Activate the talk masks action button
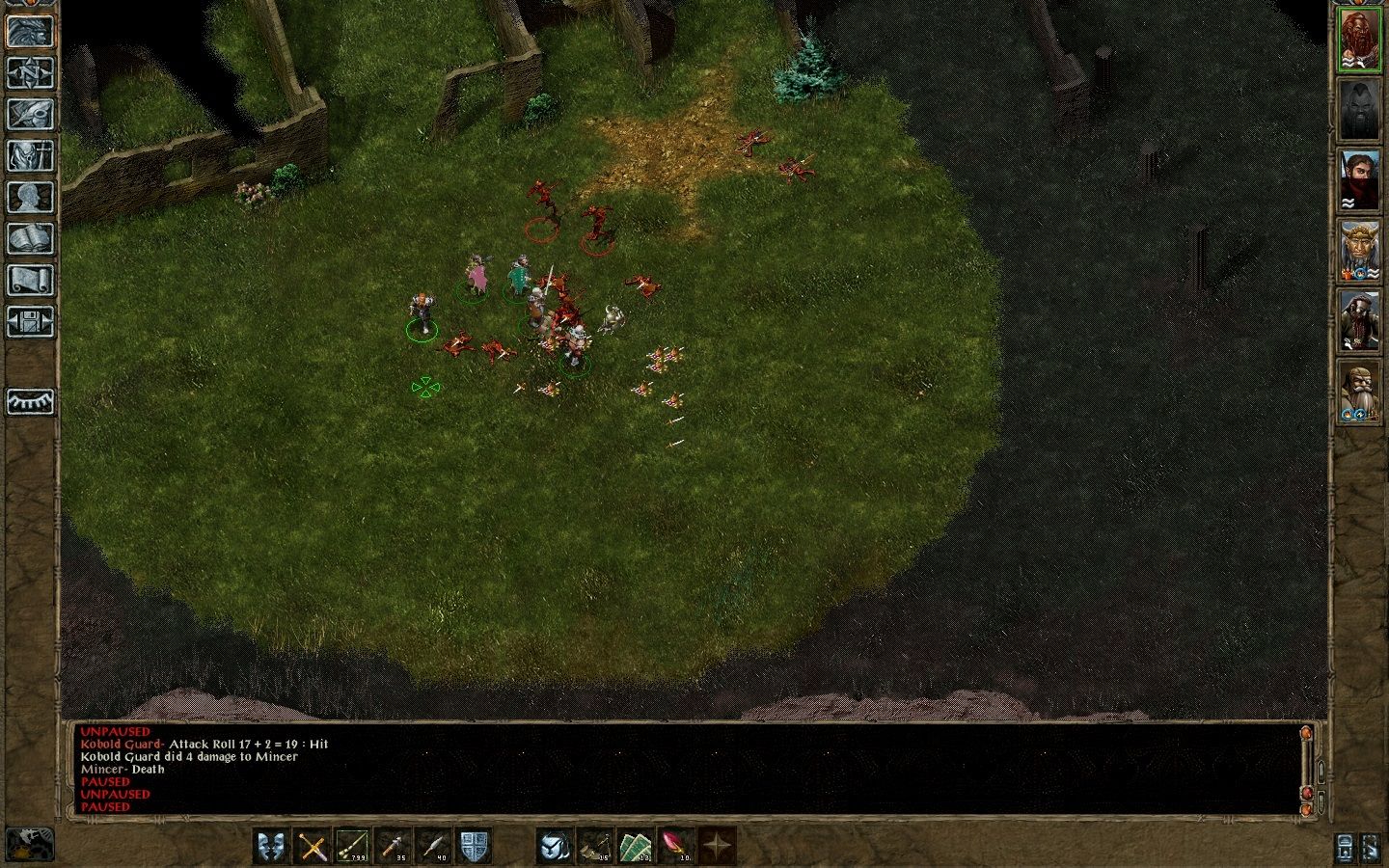The image size is (1389, 868). tap(273, 846)
